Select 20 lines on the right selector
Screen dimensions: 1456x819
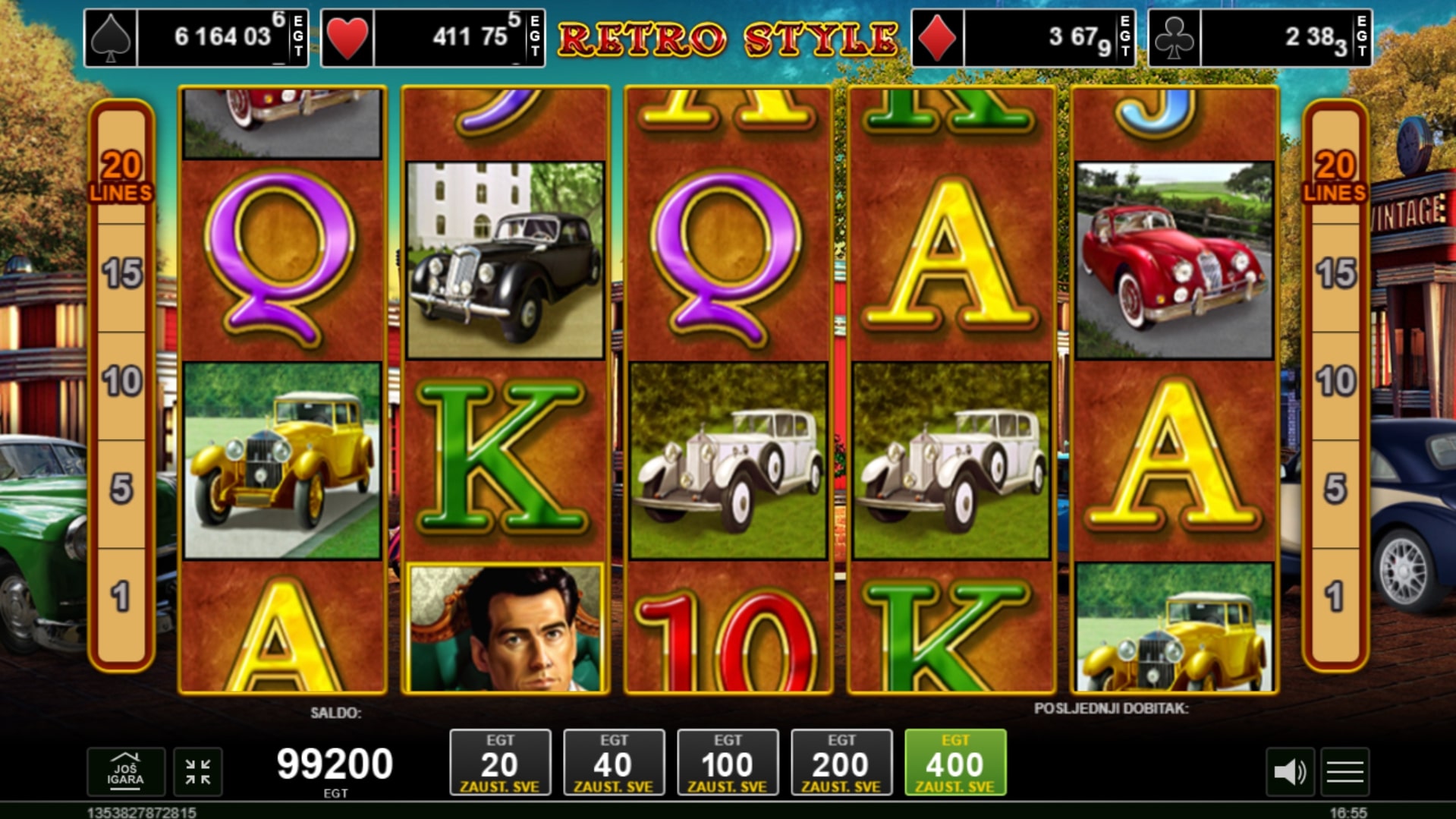point(1335,175)
